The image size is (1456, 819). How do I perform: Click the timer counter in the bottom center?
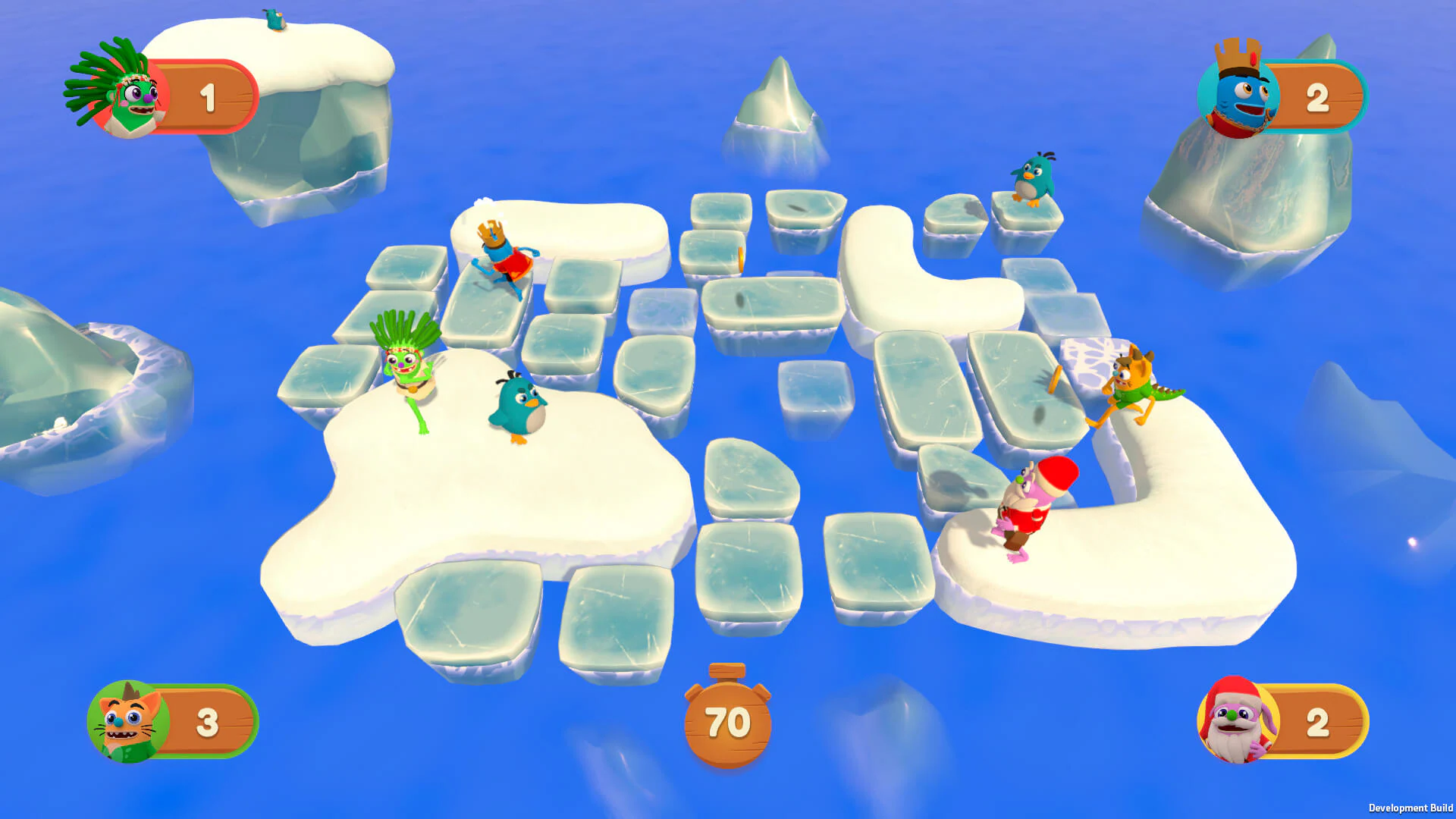[x=726, y=724]
